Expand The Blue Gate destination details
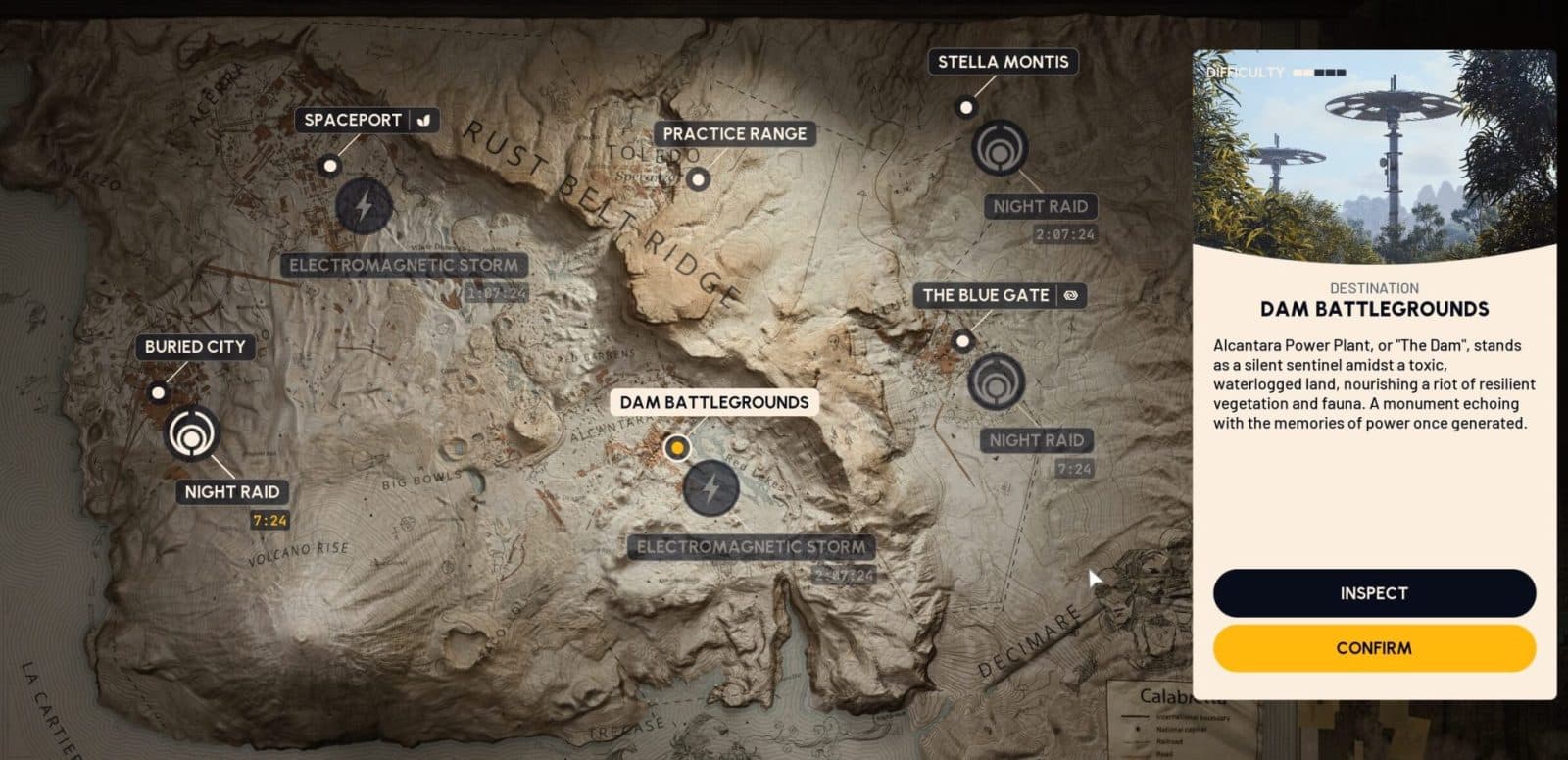The width and height of the screenshot is (1568, 760). point(985,295)
